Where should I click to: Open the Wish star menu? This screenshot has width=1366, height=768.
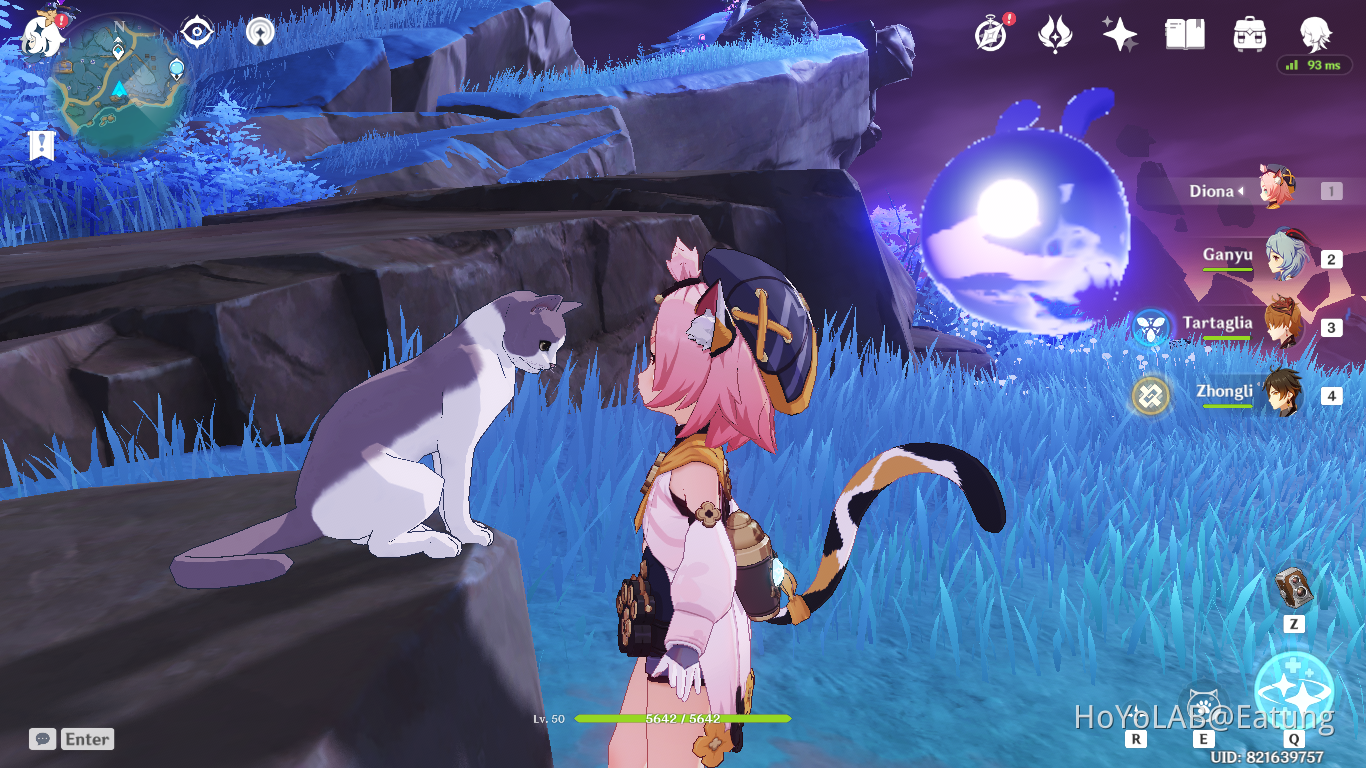(1120, 35)
